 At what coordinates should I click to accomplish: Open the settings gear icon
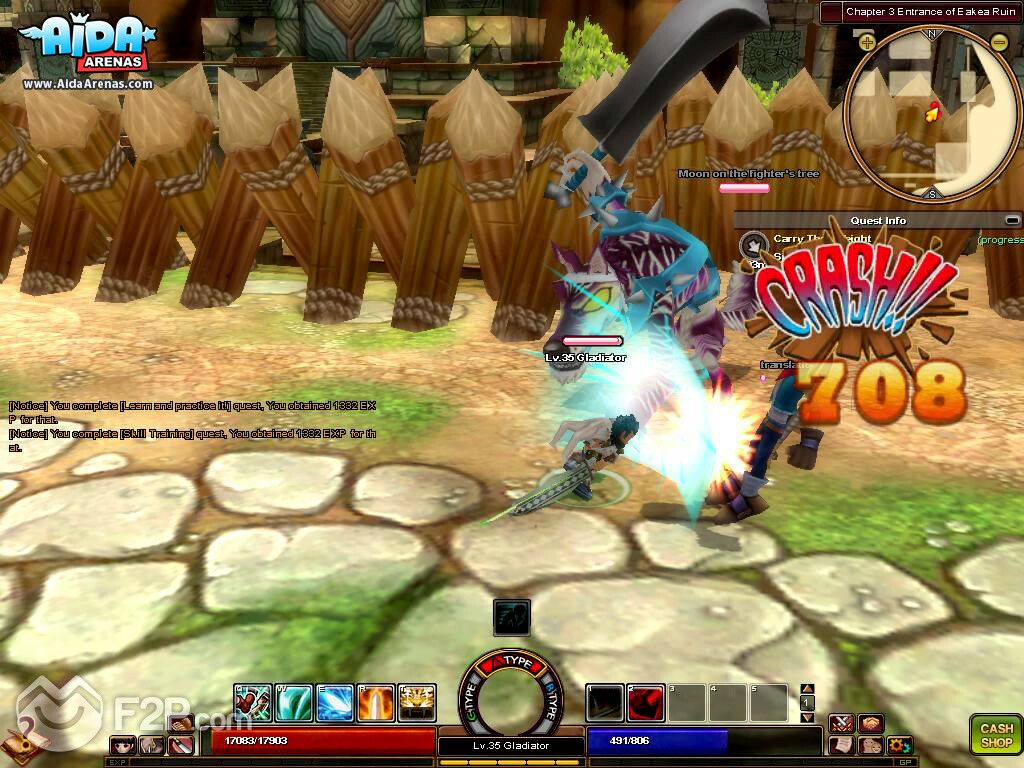(899, 745)
